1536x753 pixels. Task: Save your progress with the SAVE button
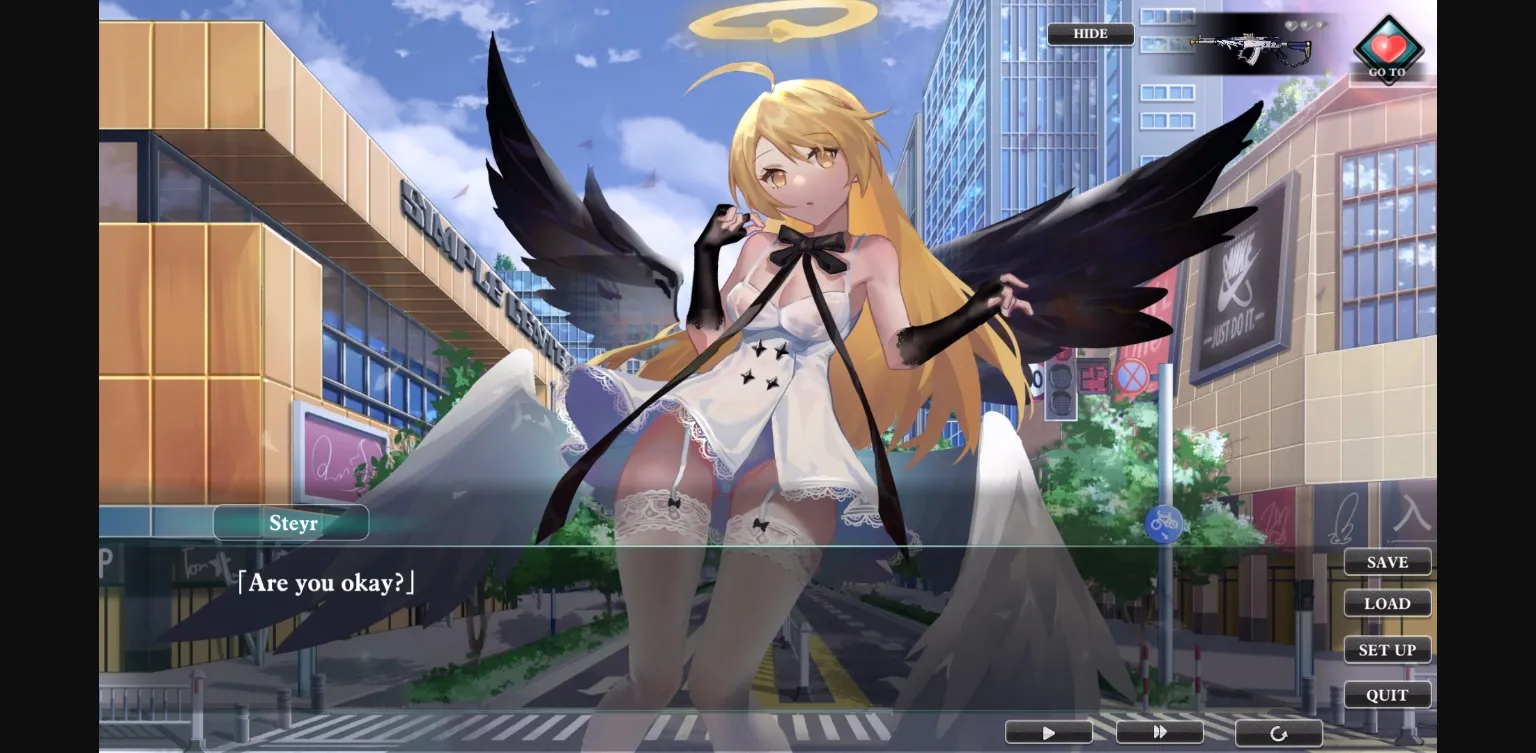tap(1387, 562)
